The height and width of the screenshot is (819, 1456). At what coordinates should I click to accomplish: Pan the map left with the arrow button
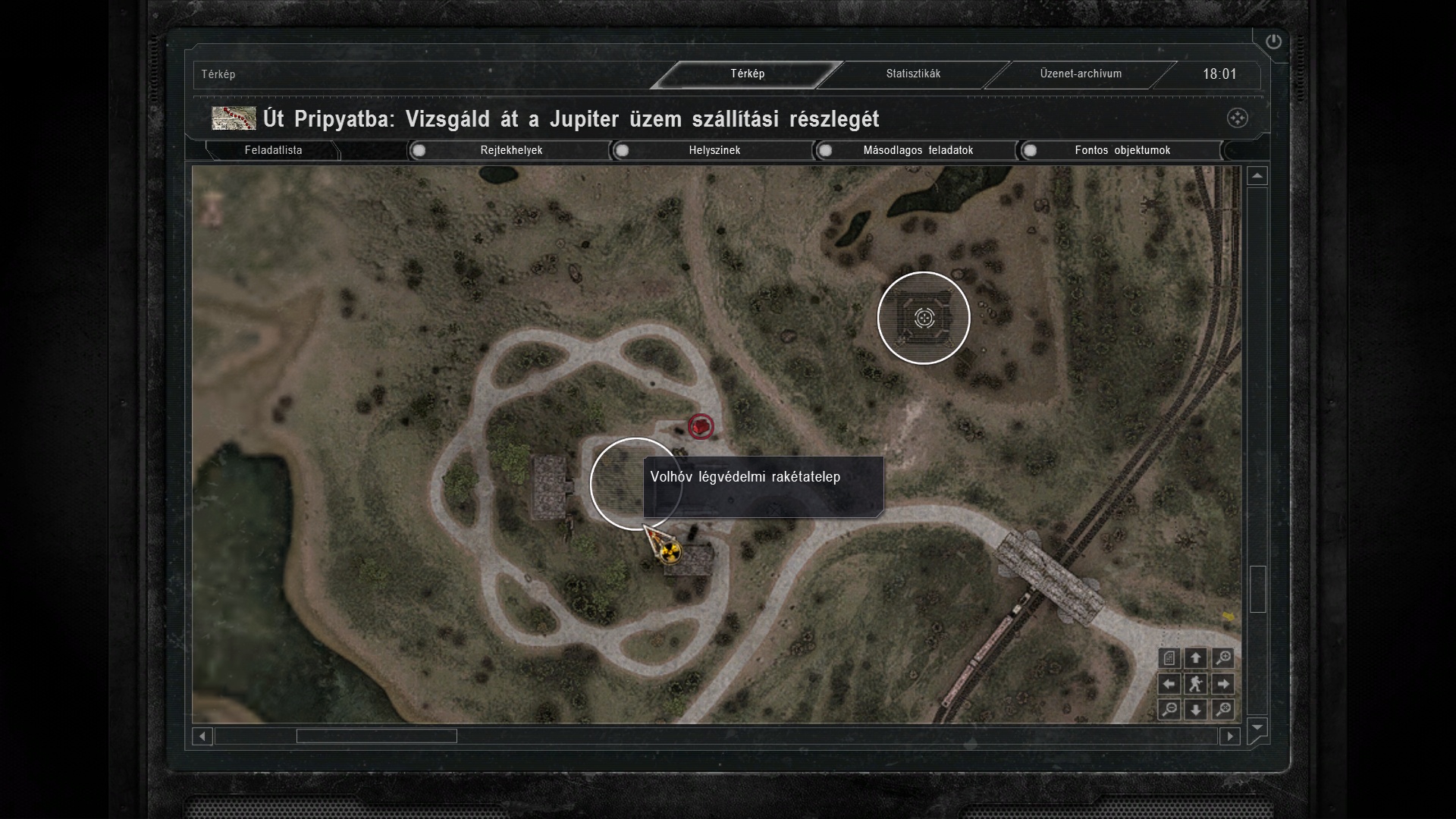click(x=1169, y=684)
